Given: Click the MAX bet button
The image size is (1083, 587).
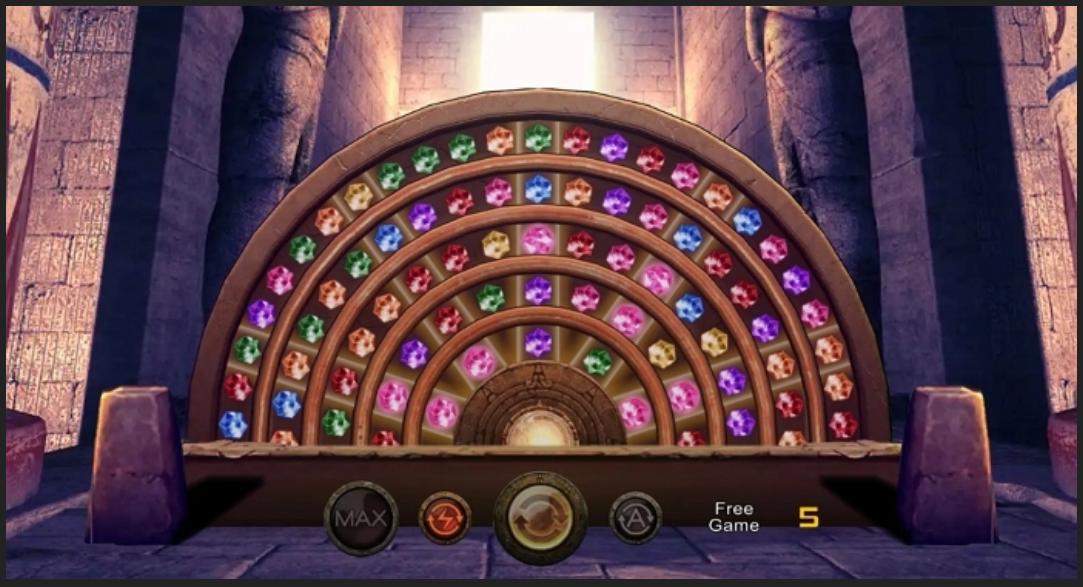Looking at the screenshot, I should point(361,518).
